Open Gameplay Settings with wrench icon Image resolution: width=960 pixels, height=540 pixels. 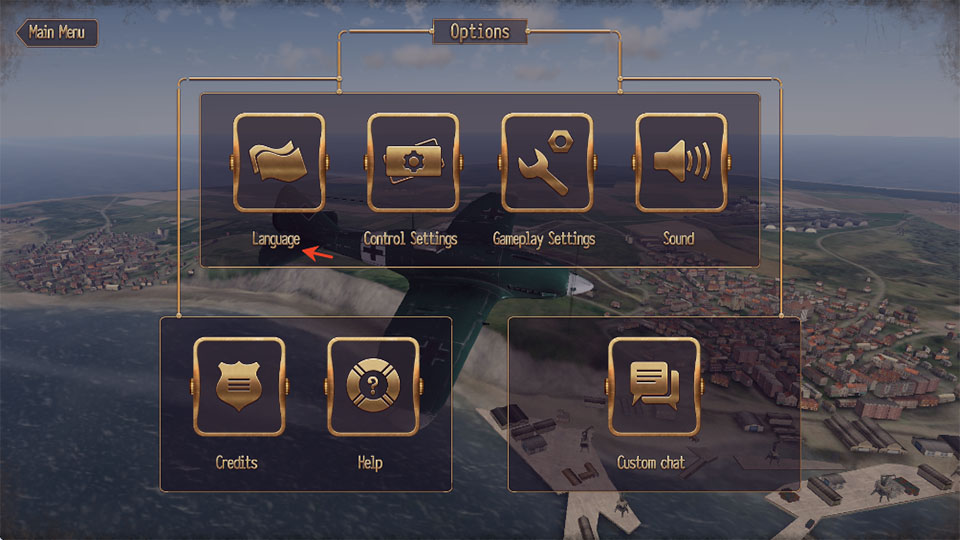[546, 162]
